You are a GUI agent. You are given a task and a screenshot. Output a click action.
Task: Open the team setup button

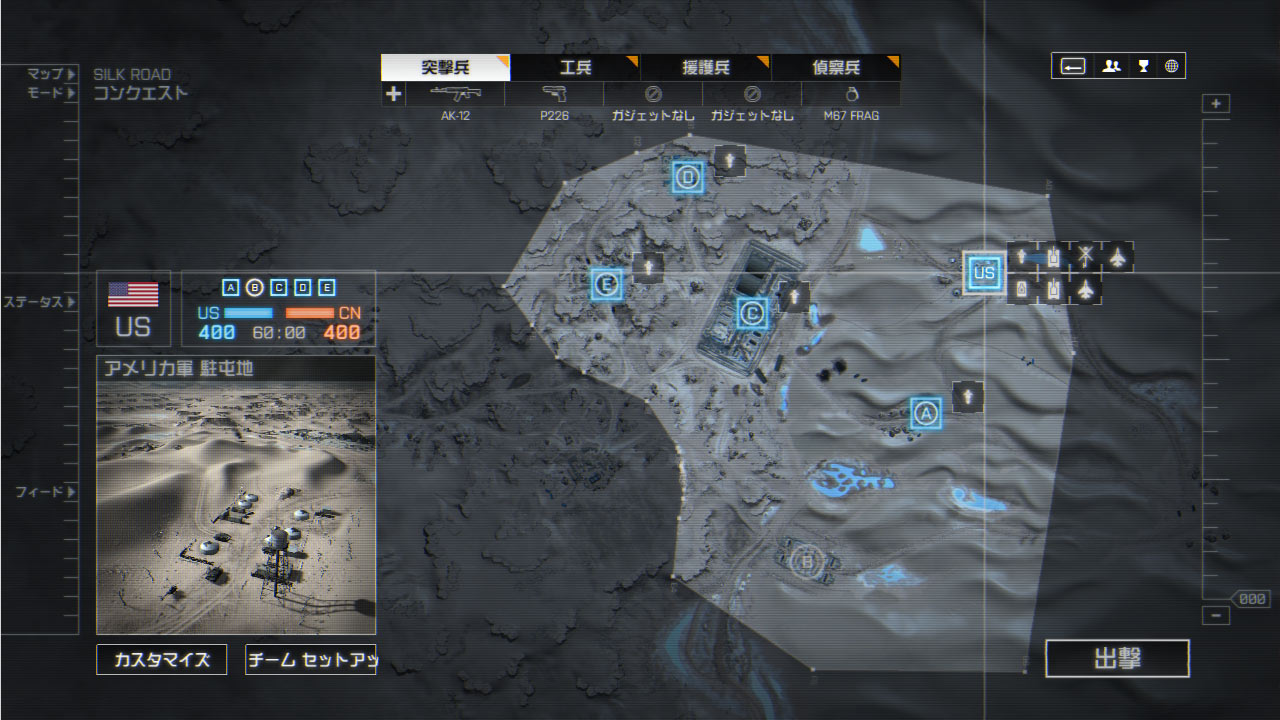coord(310,660)
